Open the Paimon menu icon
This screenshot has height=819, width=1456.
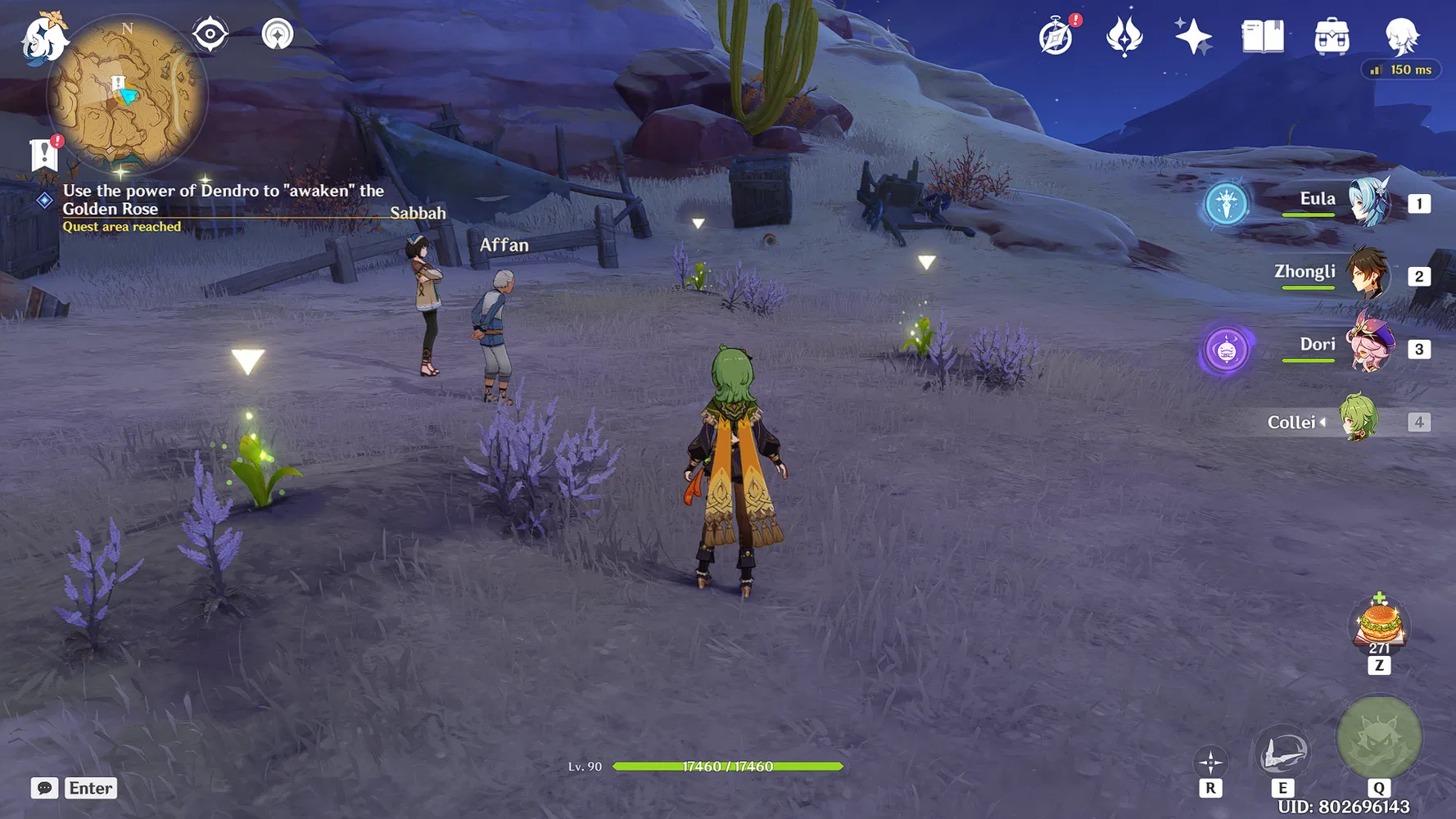tap(43, 37)
